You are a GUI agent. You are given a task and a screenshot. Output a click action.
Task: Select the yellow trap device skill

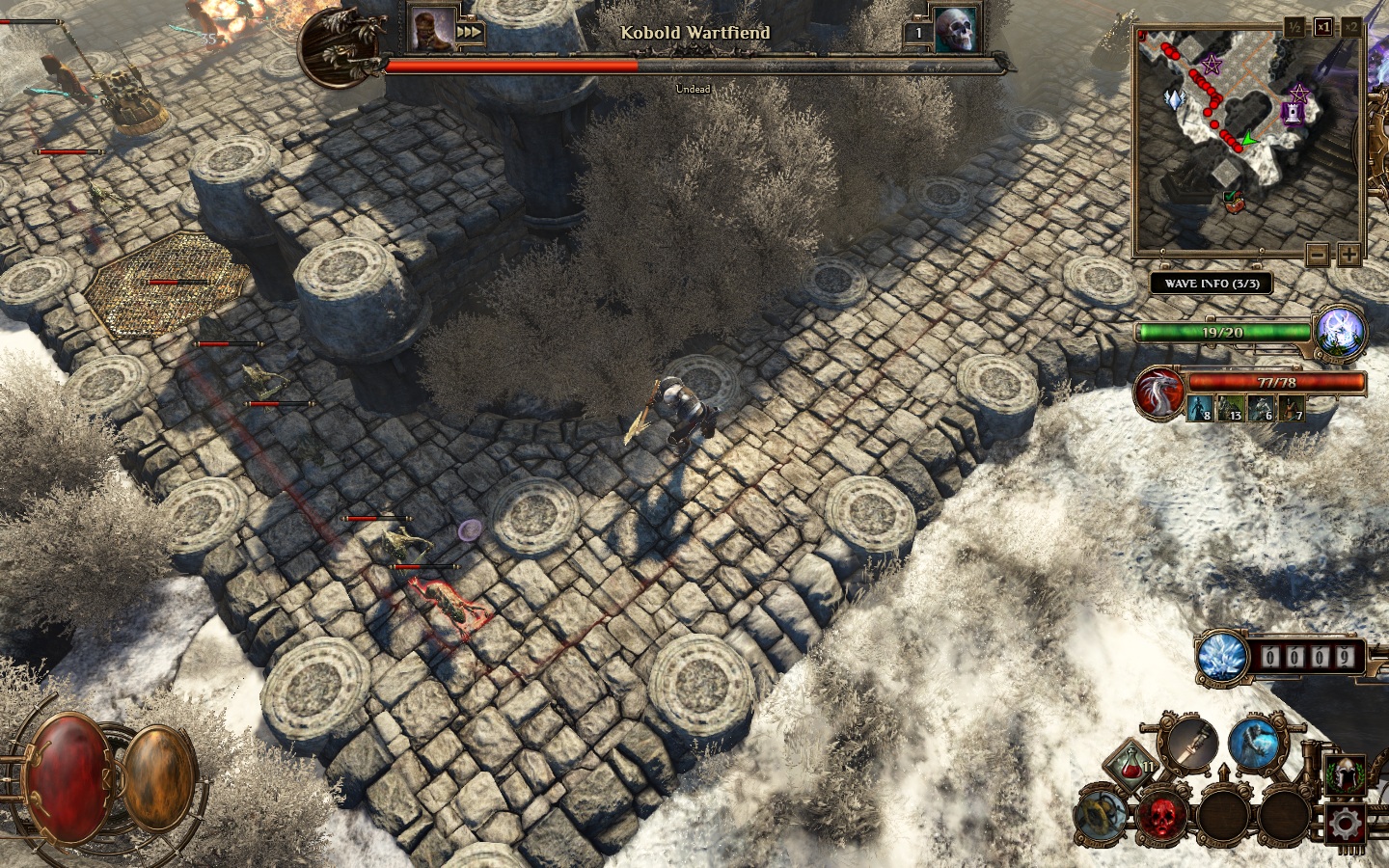tap(1100, 816)
